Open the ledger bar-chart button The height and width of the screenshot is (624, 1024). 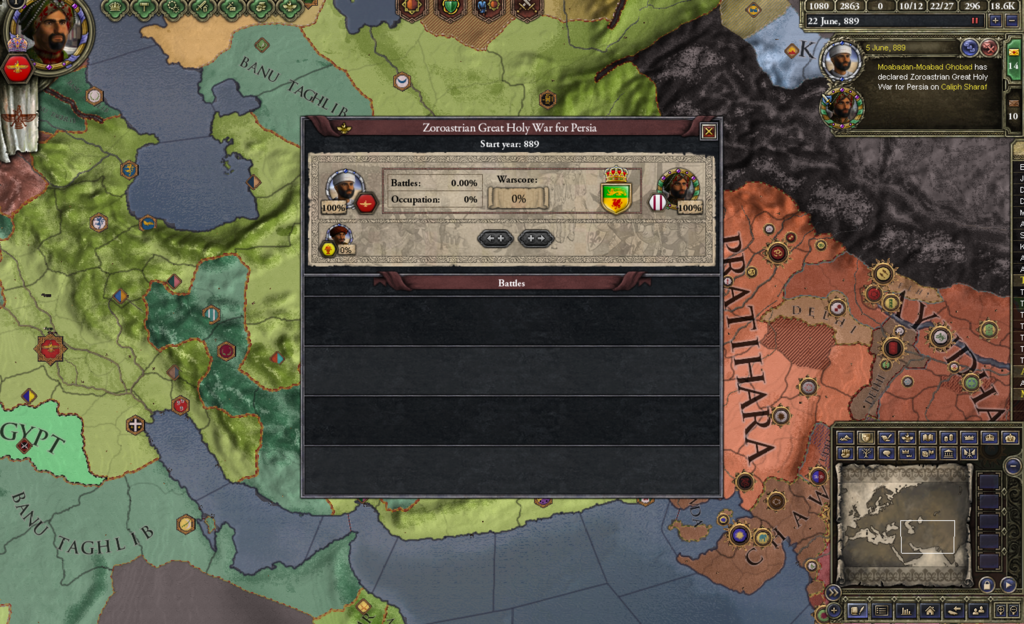pos(907,610)
